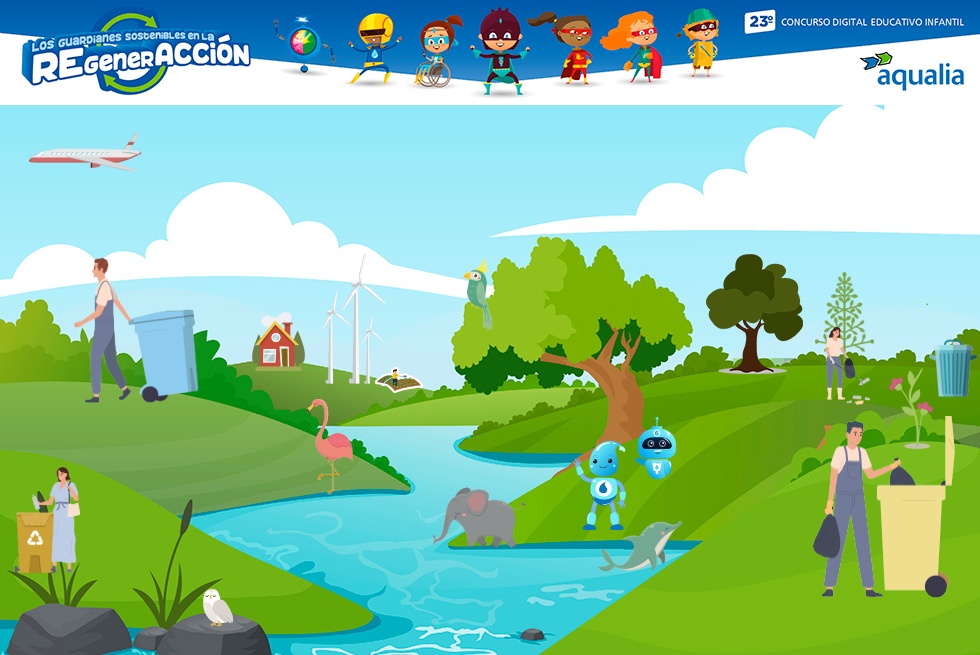This screenshot has width=980, height=655.
Task: Open the Guardianes REgenerACCIÓN logo
Action: [x=136, y=53]
